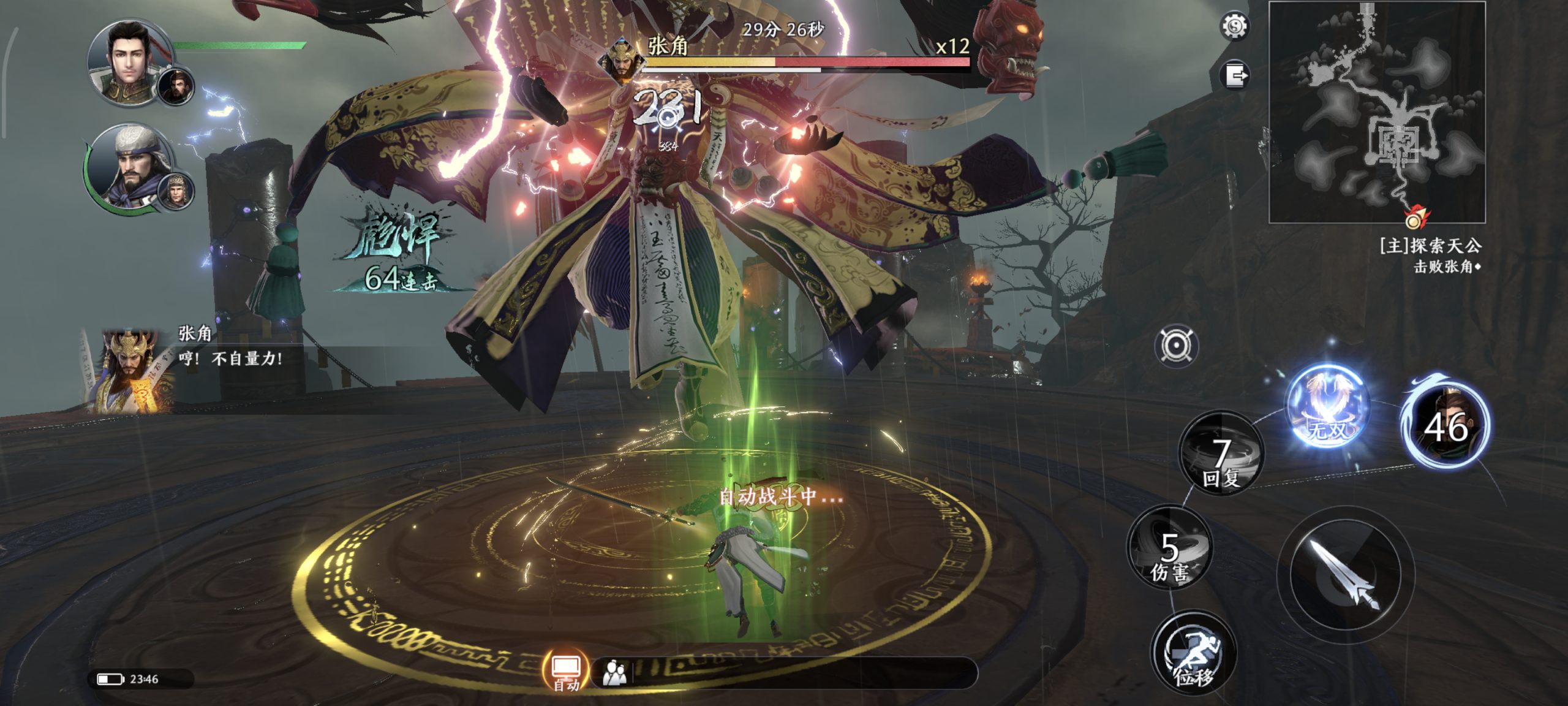Image resolution: width=1568 pixels, height=706 pixels.
Task: Activate the 无双 musou skill
Action: tap(1327, 407)
